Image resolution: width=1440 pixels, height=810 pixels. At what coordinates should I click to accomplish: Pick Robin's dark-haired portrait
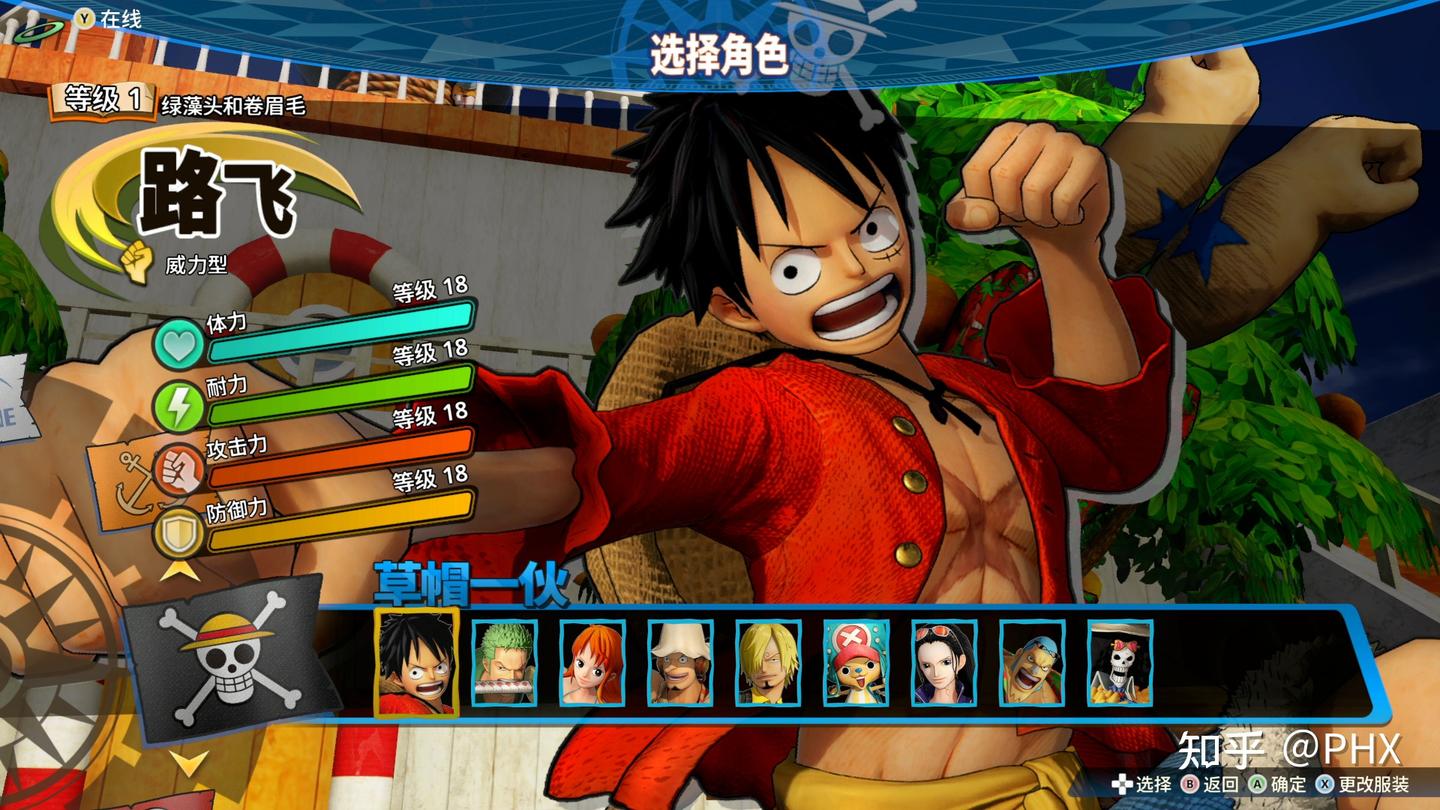pos(944,662)
